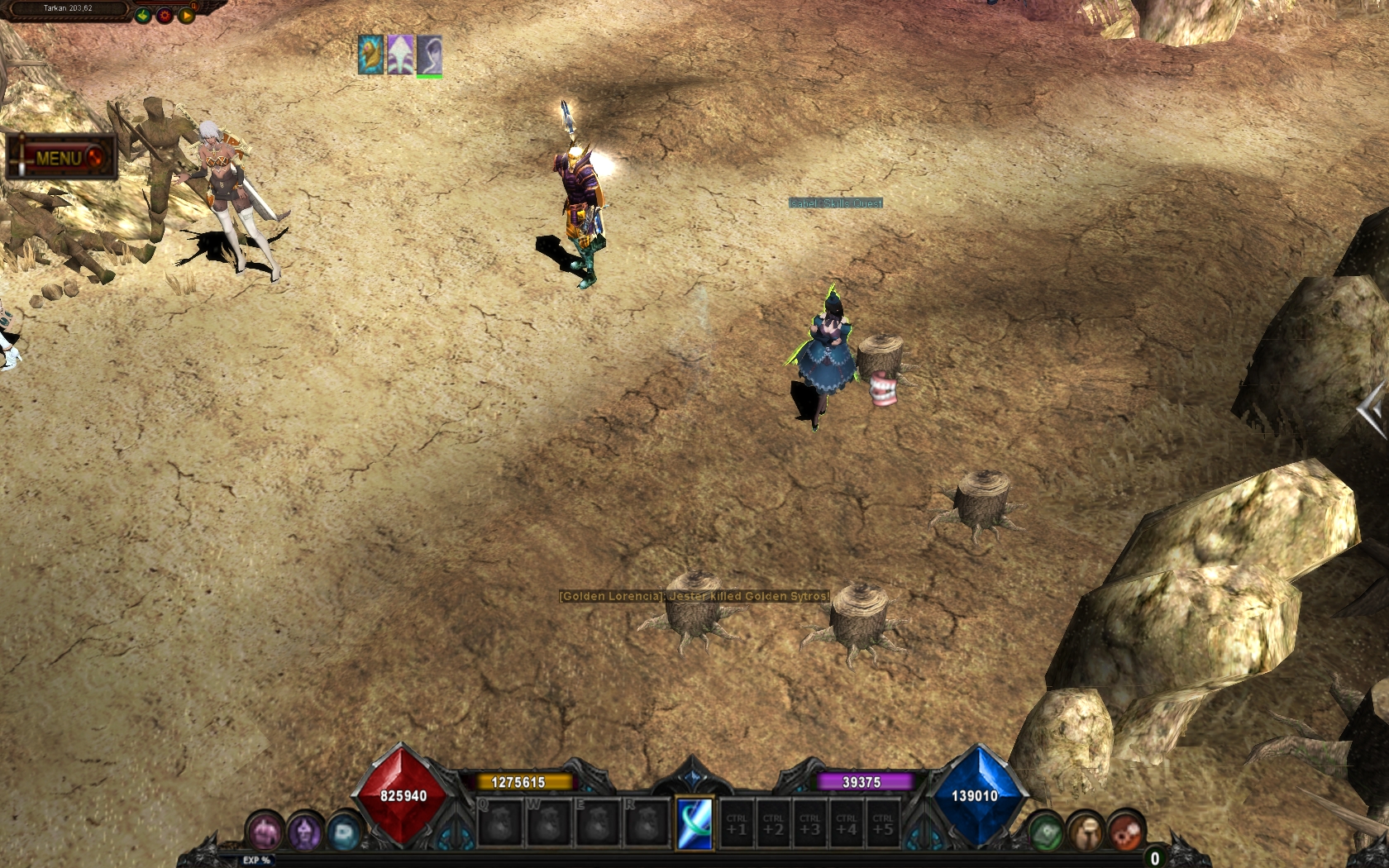1389x868 pixels.
Task: Use the potion slot labeled R
Action: point(647,823)
